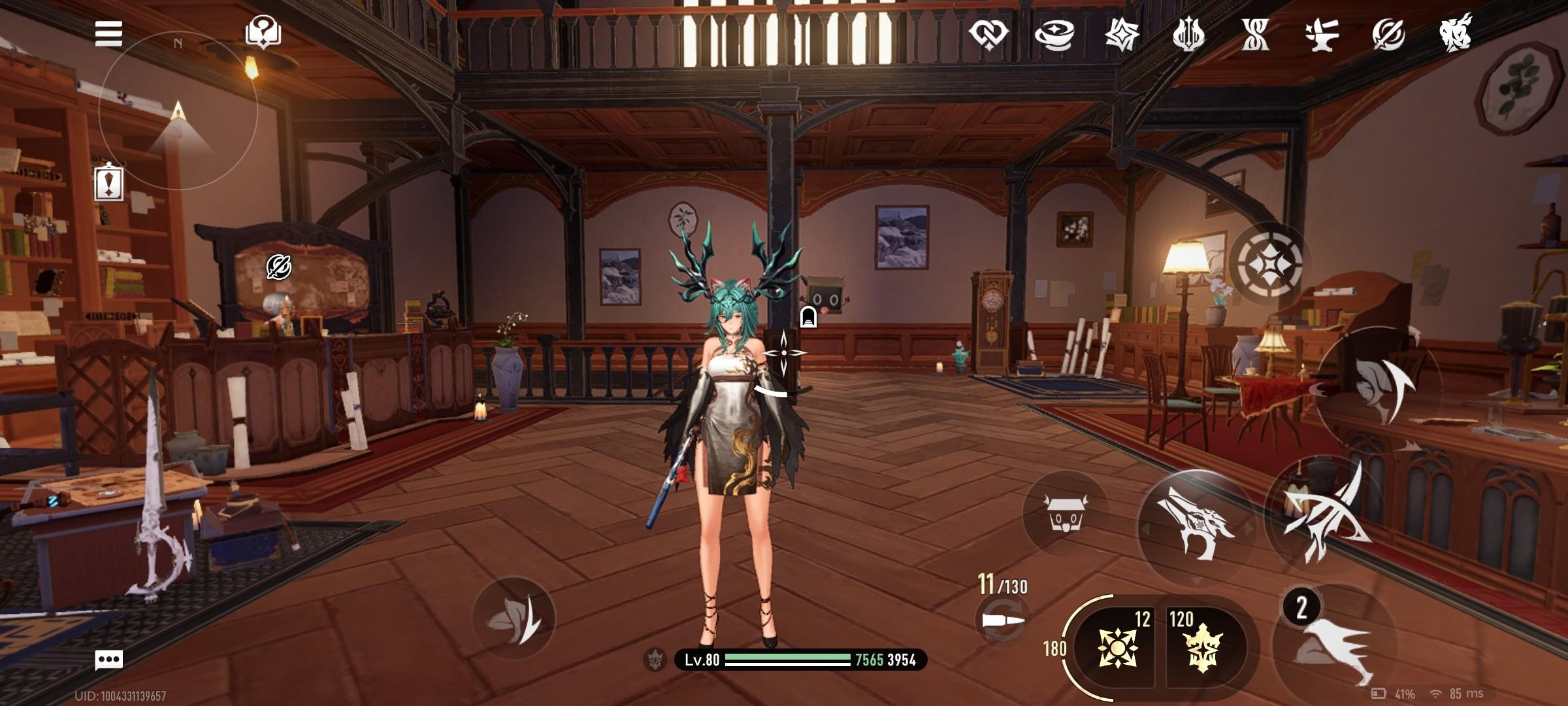The image size is (1568, 706).
Task: Click the circular compass minimap
Action: click(178, 111)
